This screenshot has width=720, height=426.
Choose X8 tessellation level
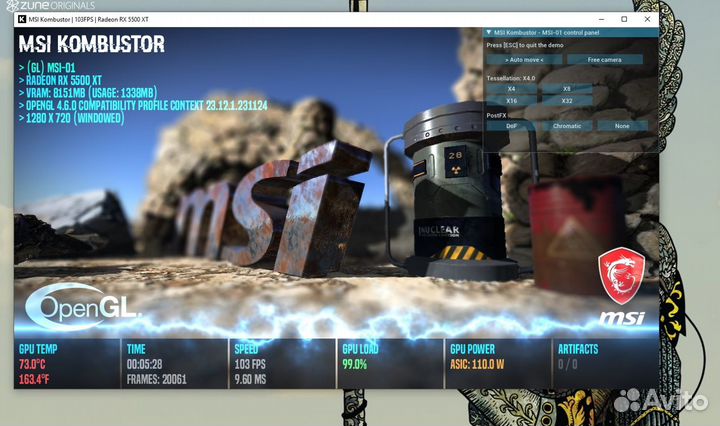(x=566, y=89)
